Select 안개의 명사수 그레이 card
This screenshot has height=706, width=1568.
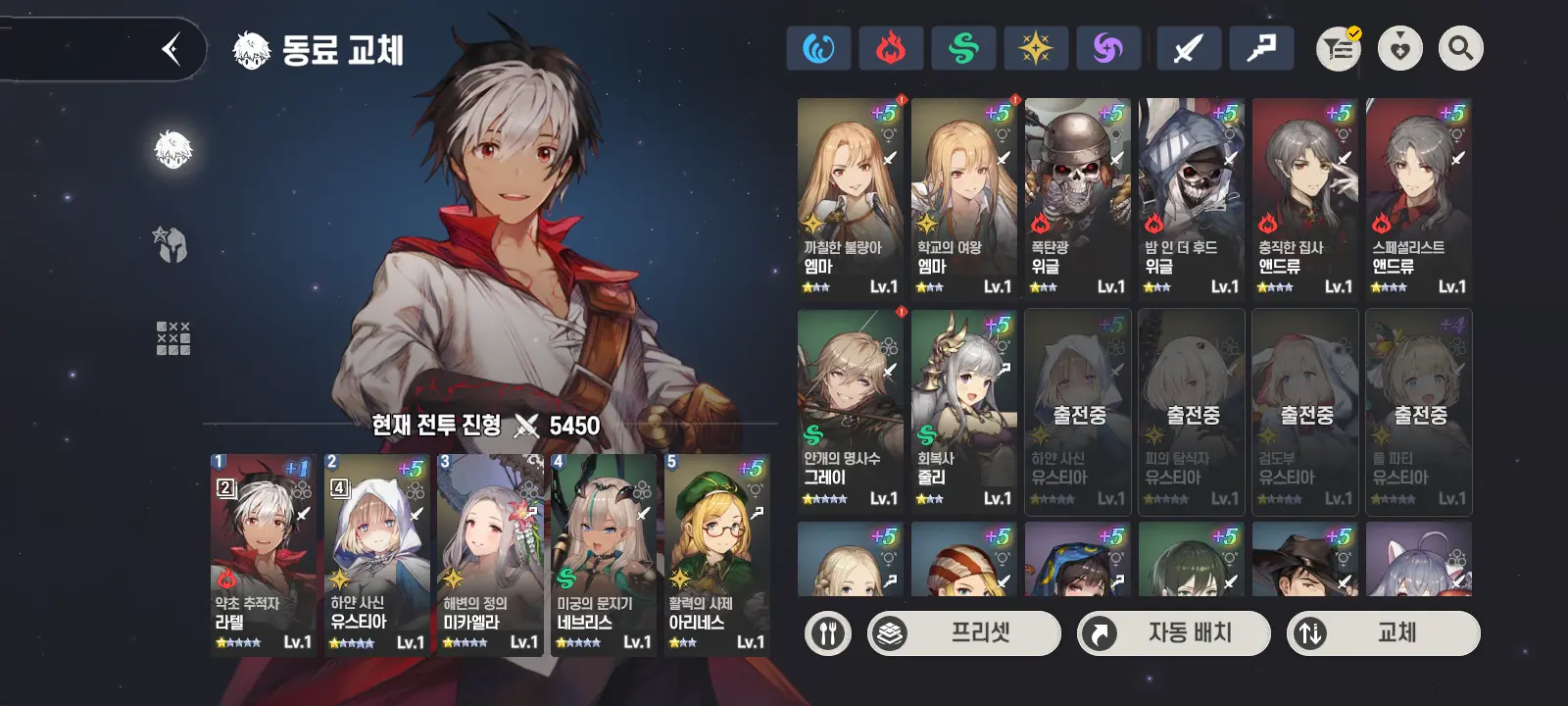[x=850, y=411]
